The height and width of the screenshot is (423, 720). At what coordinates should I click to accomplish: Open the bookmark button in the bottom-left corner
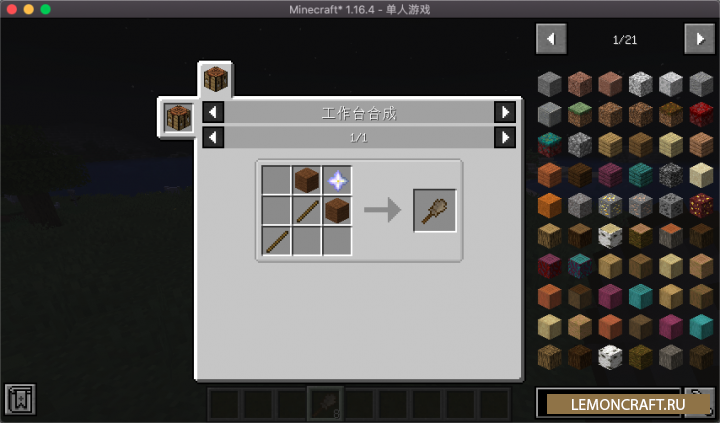(20, 399)
